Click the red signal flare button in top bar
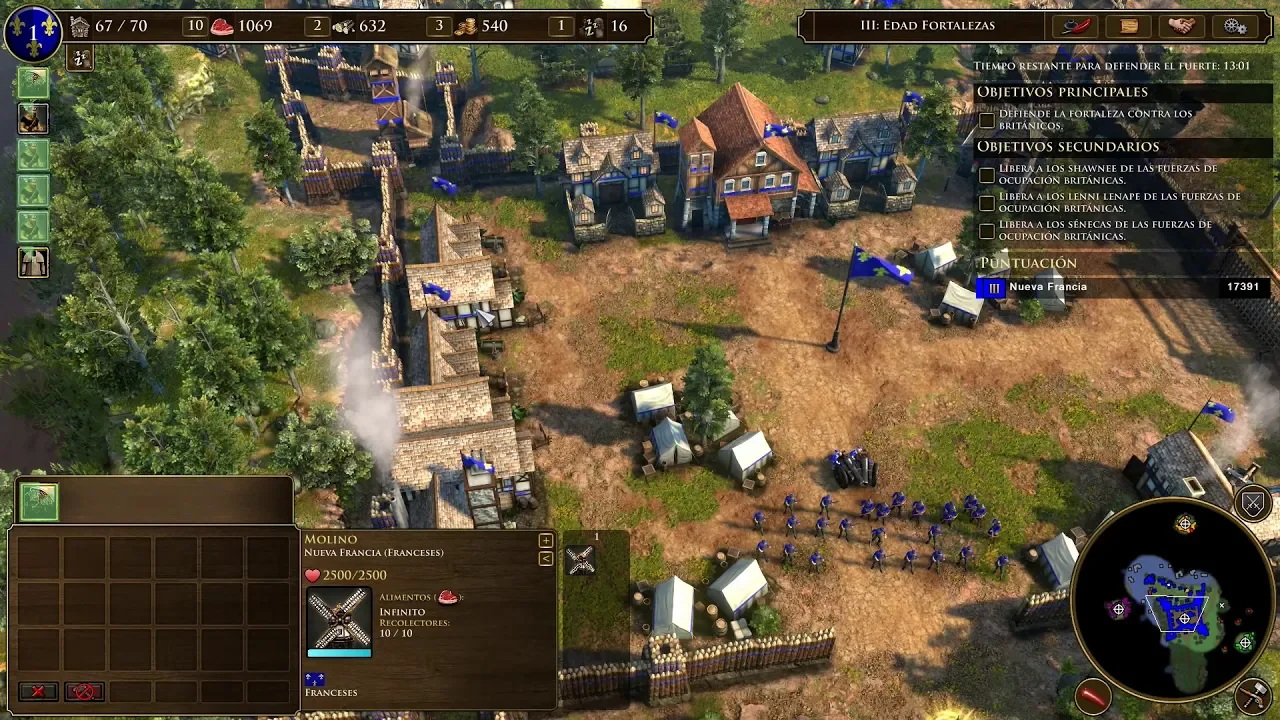Image resolution: width=1280 pixels, height=720 pixels. 1076,26
